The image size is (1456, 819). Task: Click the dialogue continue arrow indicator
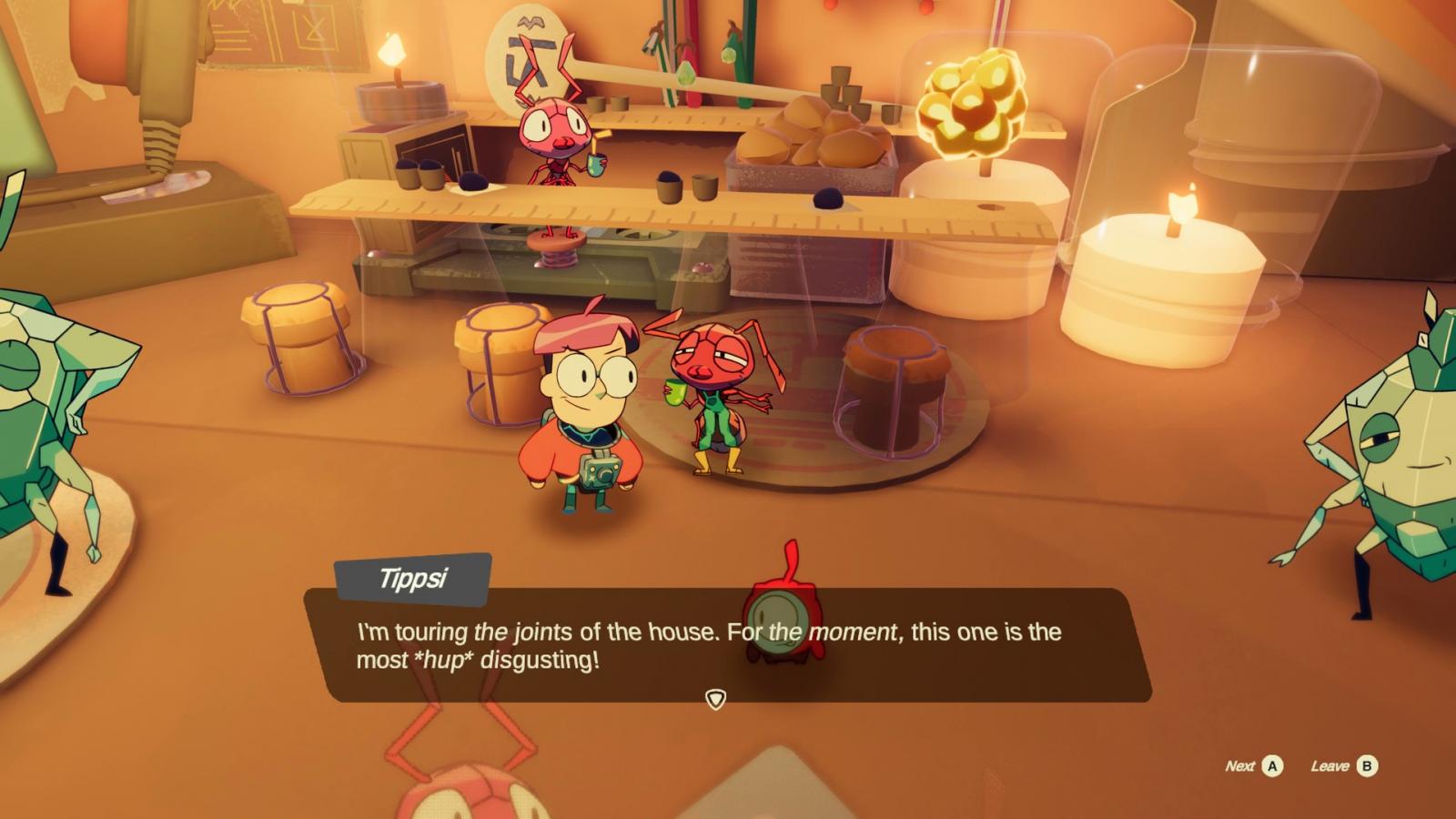pyautogui.click(x=716, y=699)
